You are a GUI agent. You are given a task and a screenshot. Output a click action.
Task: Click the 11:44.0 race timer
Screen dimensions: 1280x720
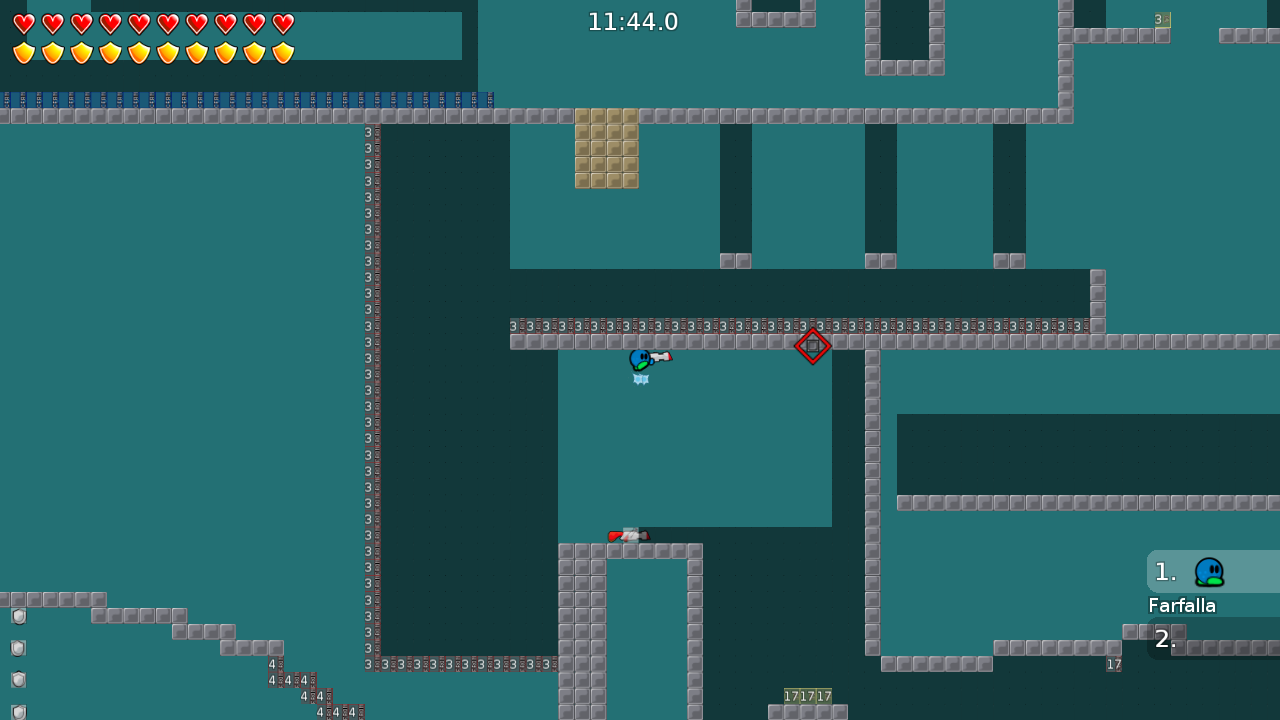(x=632, y=21)
